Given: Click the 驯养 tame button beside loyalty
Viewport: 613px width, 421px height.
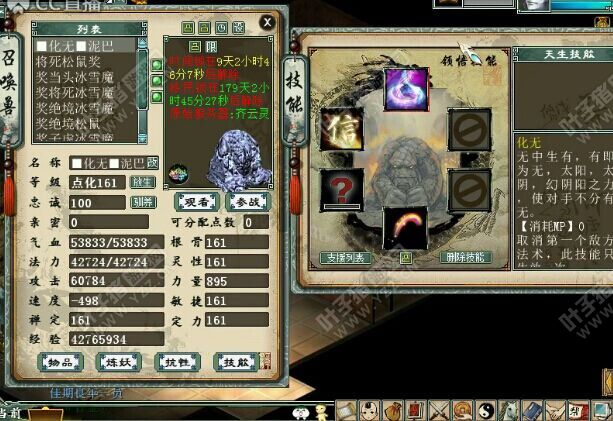Looking at the screenshot, I should (x=143, y=202).
